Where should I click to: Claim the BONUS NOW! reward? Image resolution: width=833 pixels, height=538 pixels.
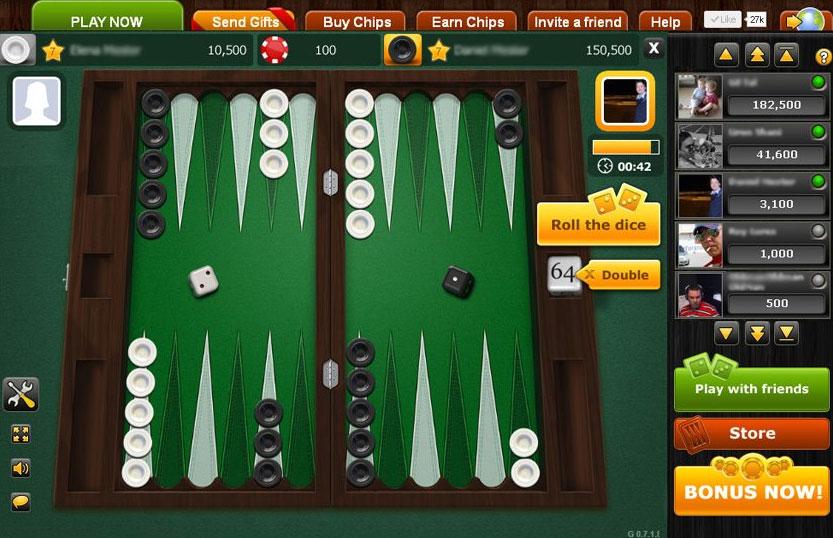pyautogui.click(x=751, y=491)
